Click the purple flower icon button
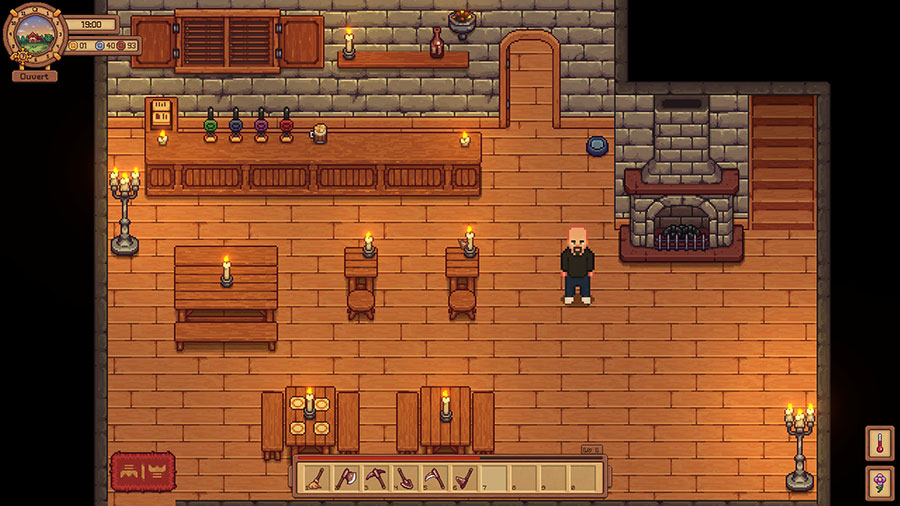This screenshot has width=900, height=506. (879, 483)
